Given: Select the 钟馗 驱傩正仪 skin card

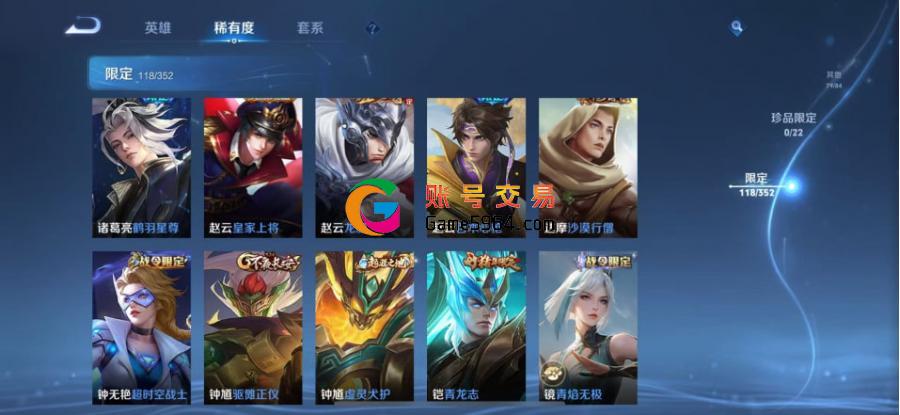Looking at the screenshot, I should point(253,327).
